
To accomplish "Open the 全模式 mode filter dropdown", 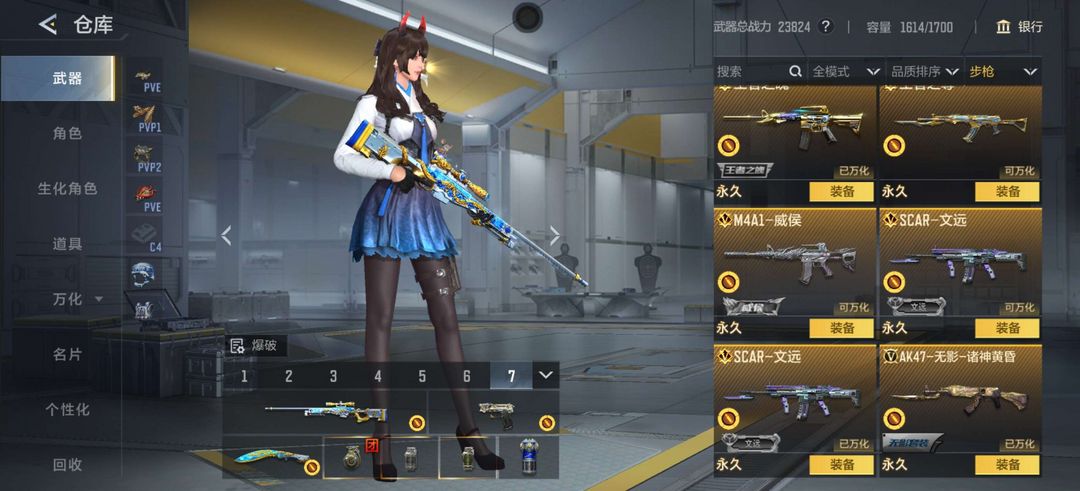I will [846, 71].
